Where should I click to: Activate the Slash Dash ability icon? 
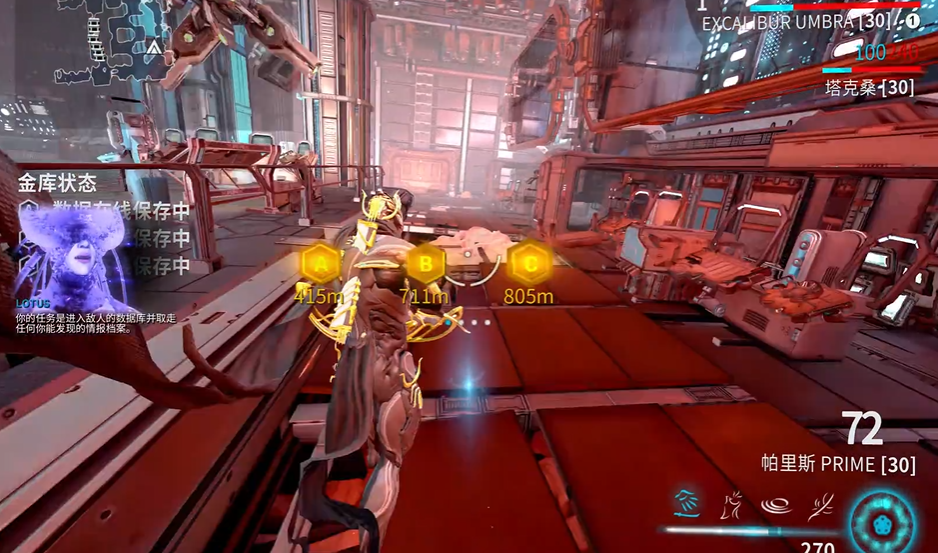pos(686,500)
